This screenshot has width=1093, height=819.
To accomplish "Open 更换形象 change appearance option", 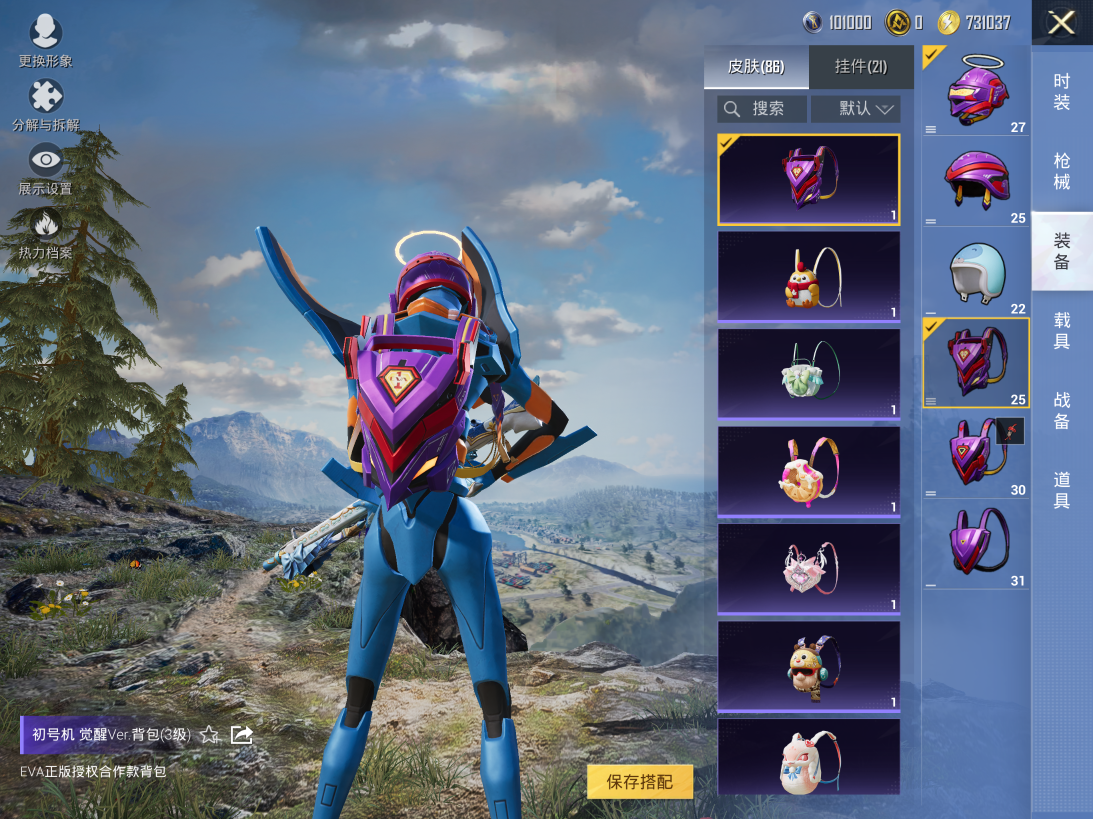I will (46, 40).
